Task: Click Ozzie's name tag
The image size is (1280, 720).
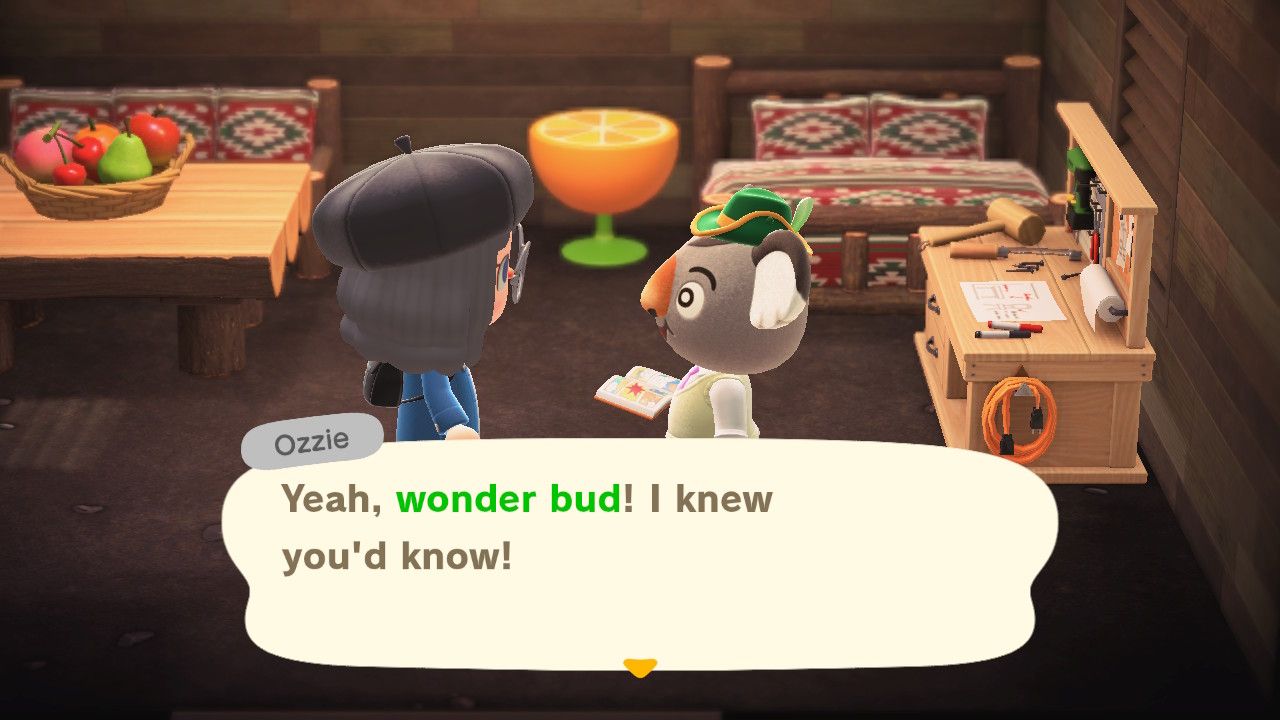Action: 313,440
